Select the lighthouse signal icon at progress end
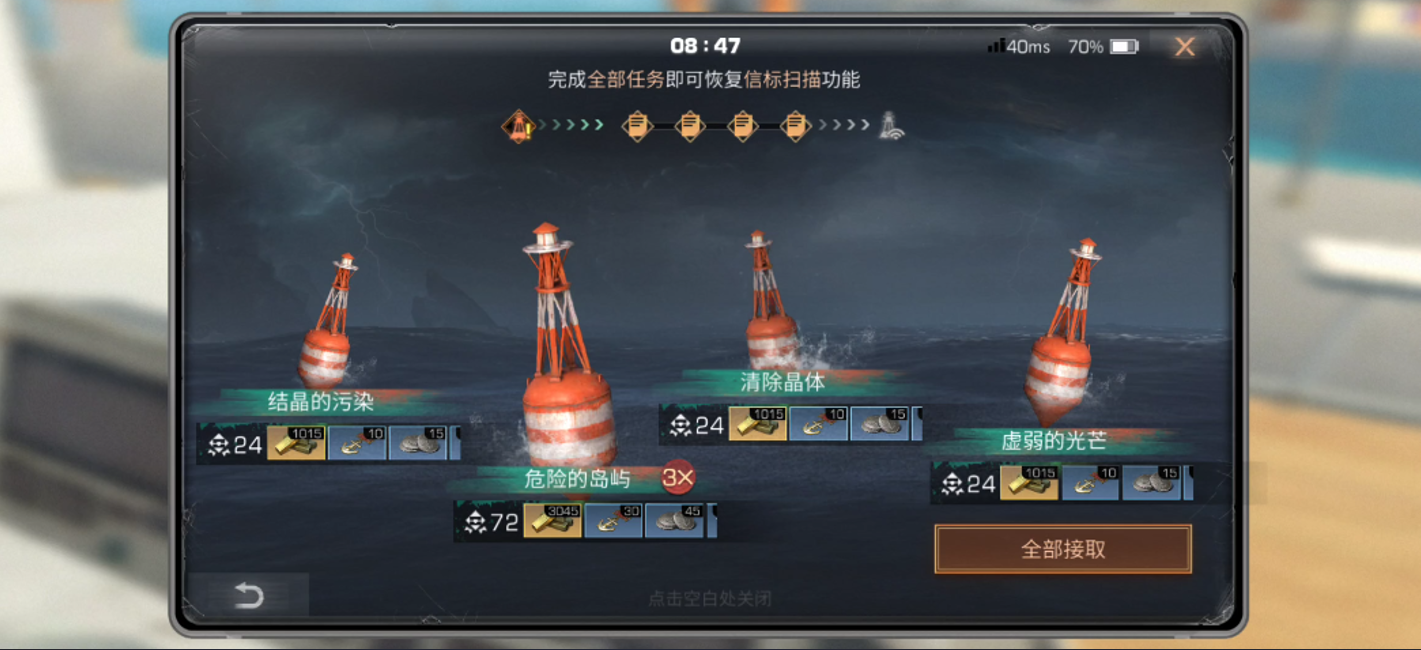Viewport: 1421px width, 650px height. coord(891,126)
